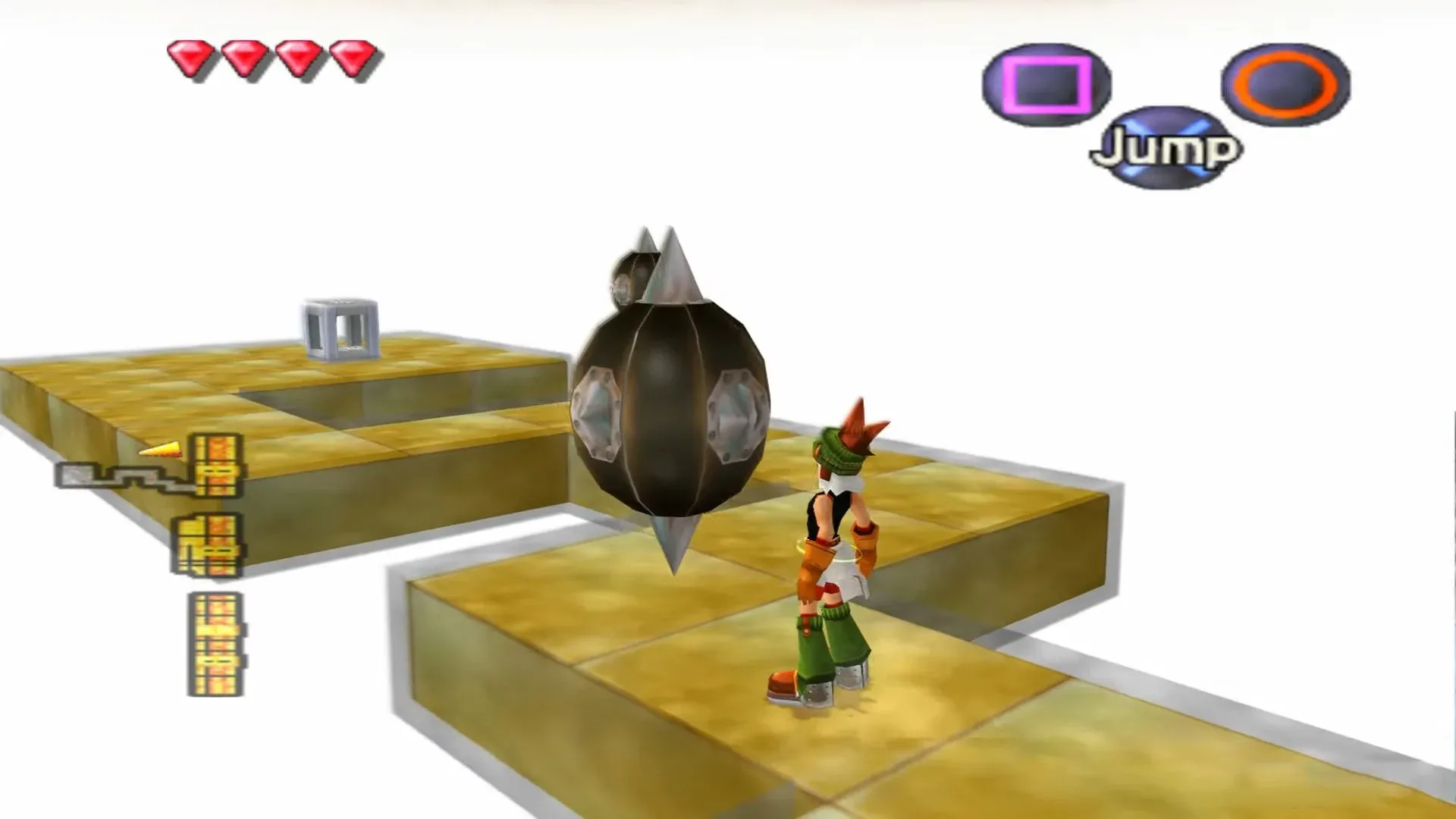Select the third red health gem
1456x819 pixels.
[x=297, y=57]
